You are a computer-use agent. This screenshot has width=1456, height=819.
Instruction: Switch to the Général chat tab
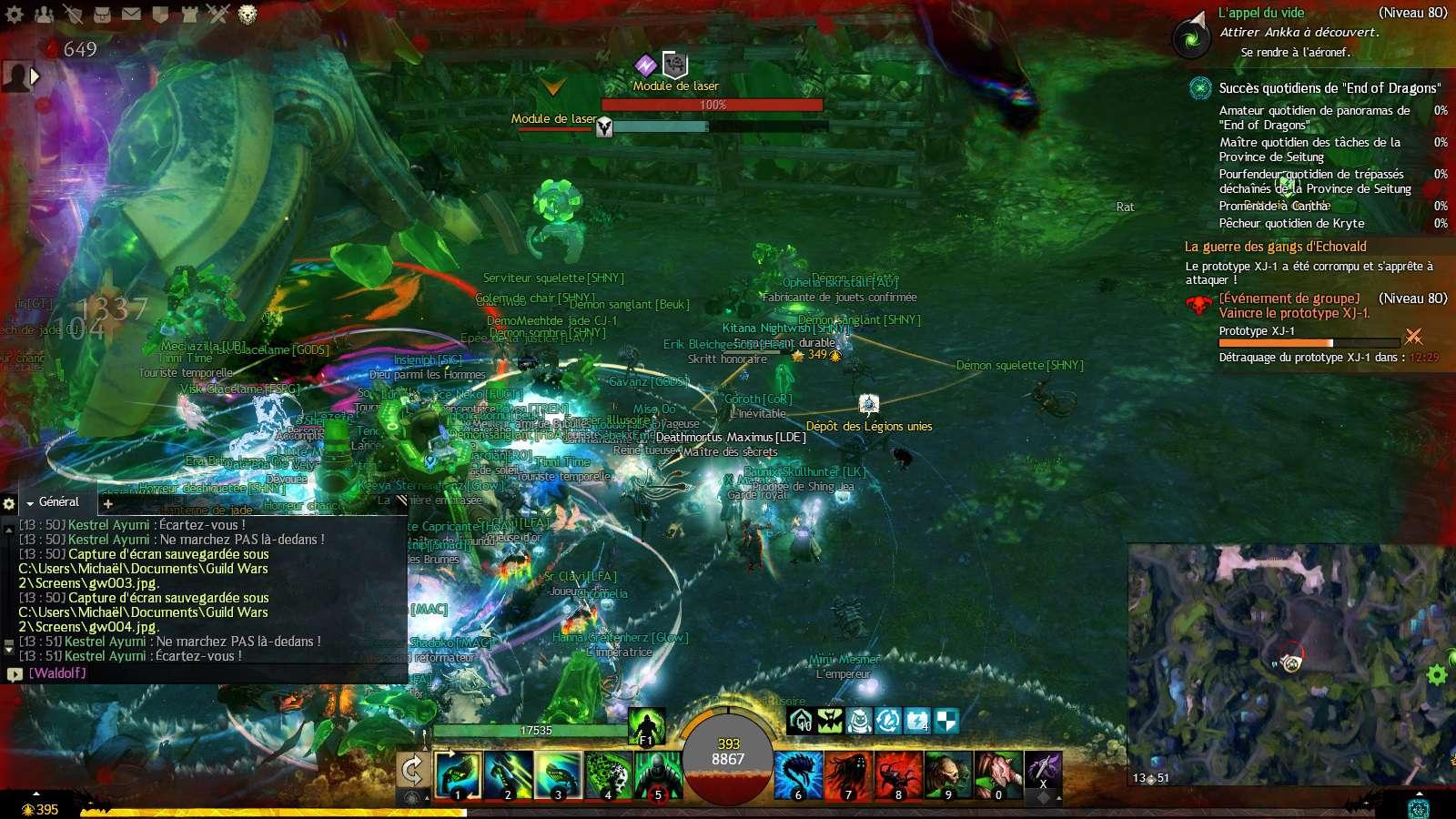57,502
